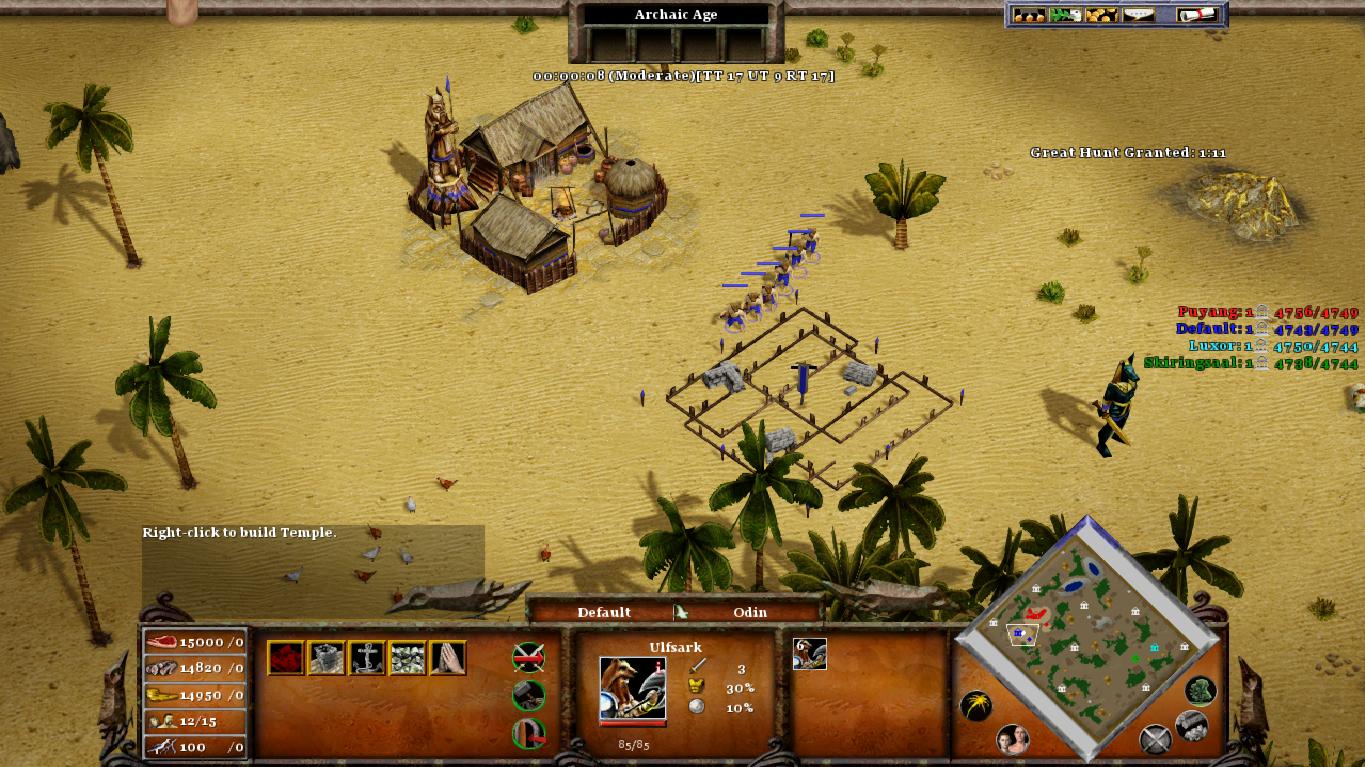Expand the Archaic Age banner at top
1365x767 pixels.
(x=674, y=14)
